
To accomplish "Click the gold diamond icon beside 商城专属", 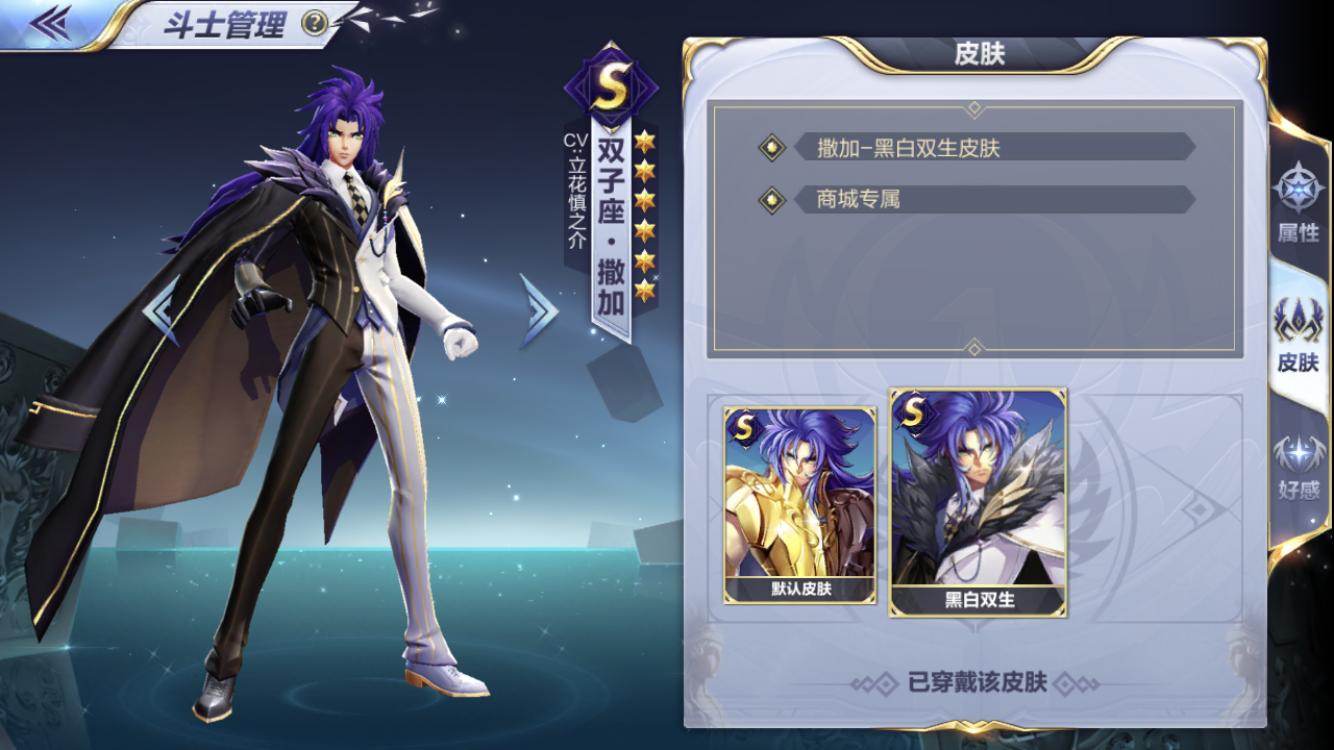I will point(770,199).
